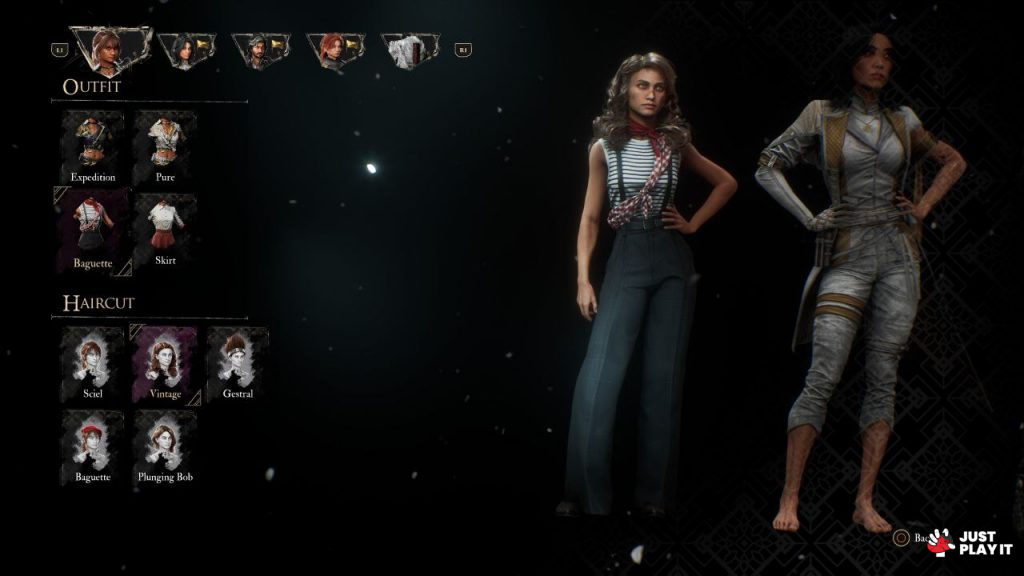The image size is (1024, 576).
Task: Select the enlarged brown-haired woman character tab
Action: (x=109, y=48)
